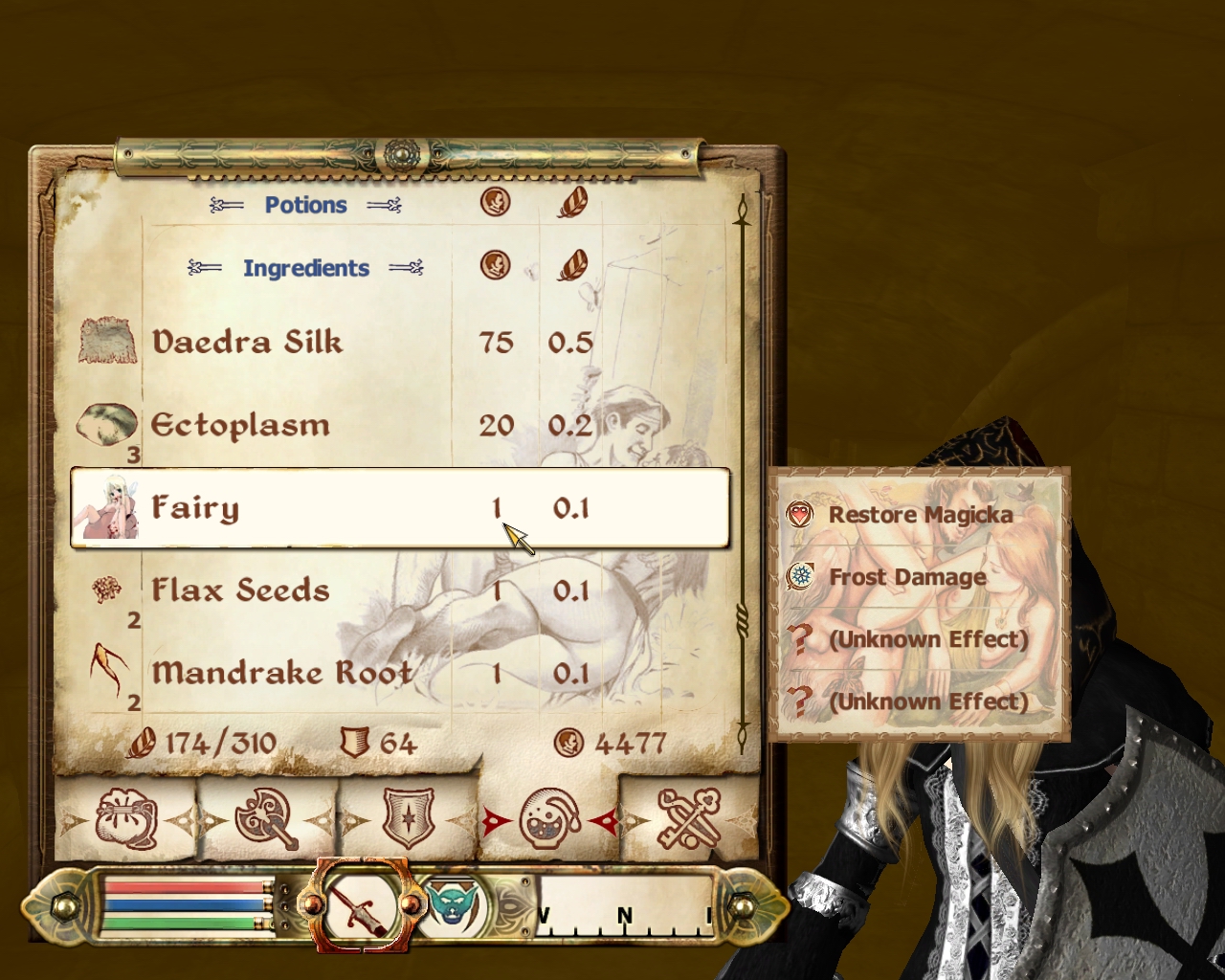This screenshot has width=1225, height=980.
Task: Sort ingredients by the gold value column
Action: [x=495, y=265]
